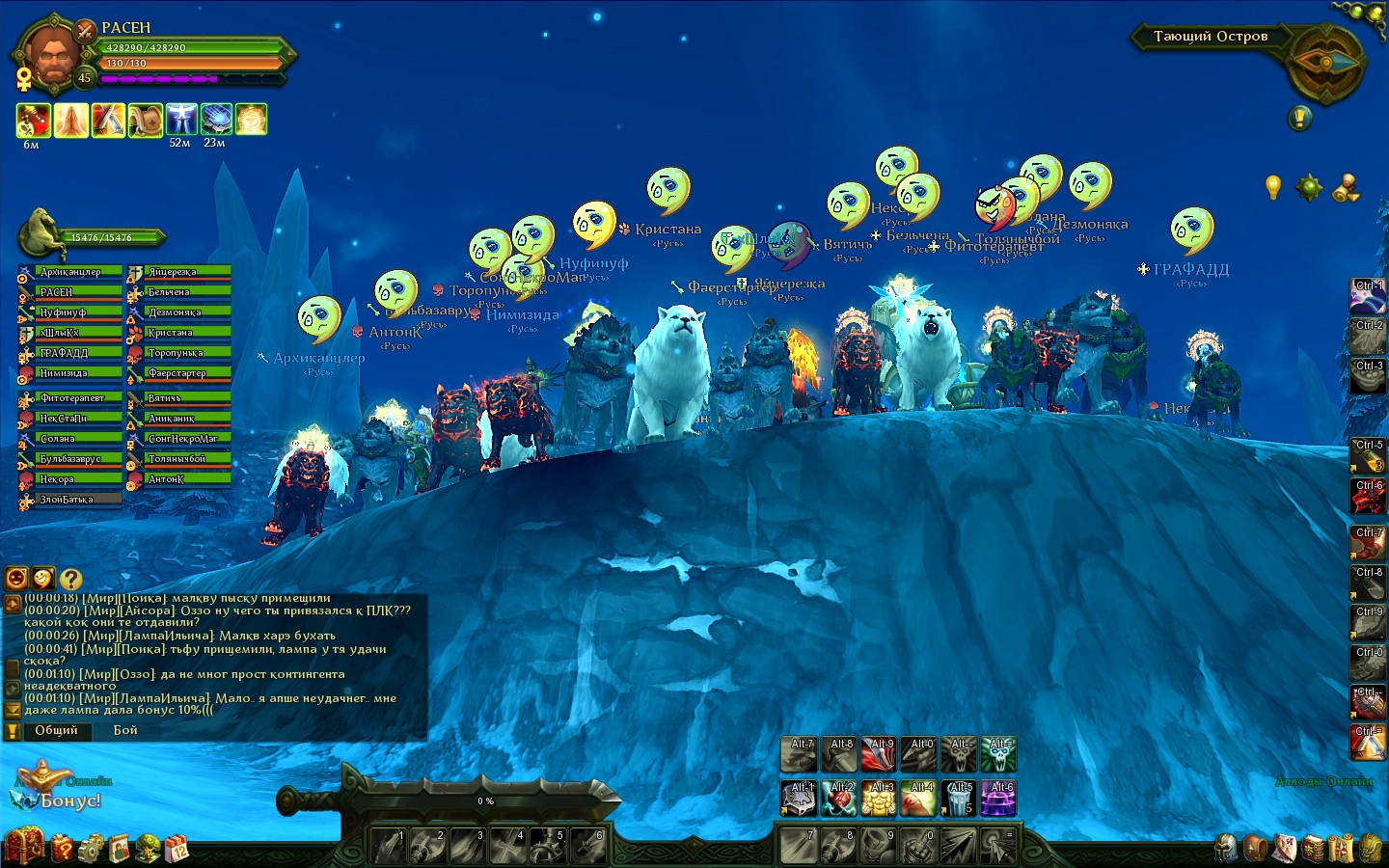Switch to the Общий chat tab
This screenshot has width=1389, height=868.
pos(56,730)
